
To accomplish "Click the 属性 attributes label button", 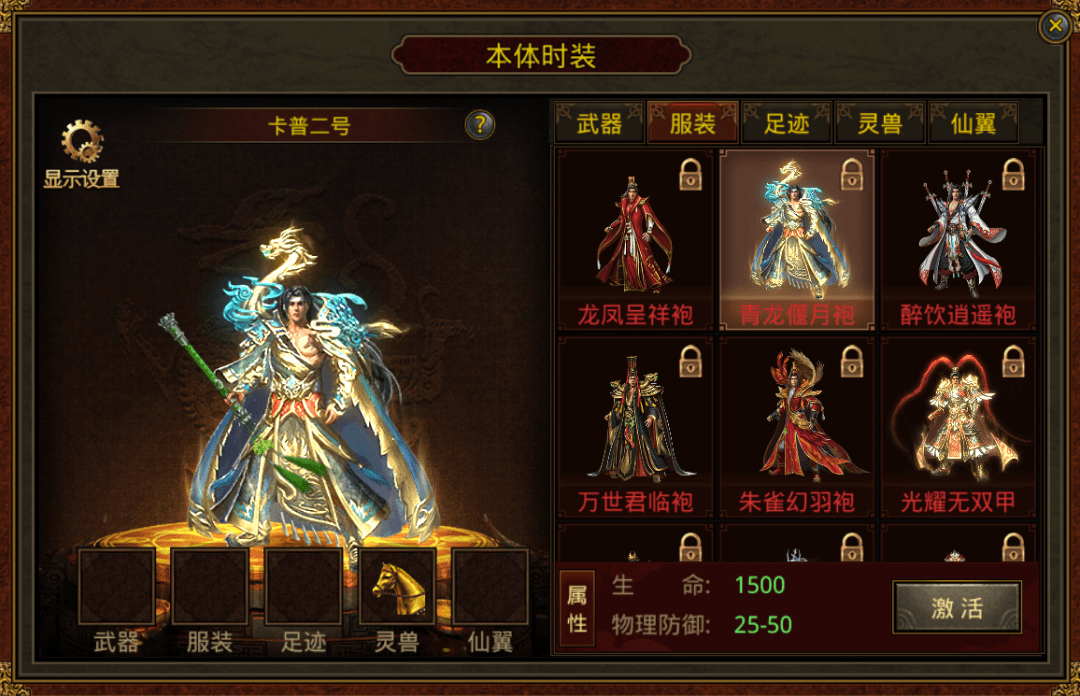I will tap(578, 609).
